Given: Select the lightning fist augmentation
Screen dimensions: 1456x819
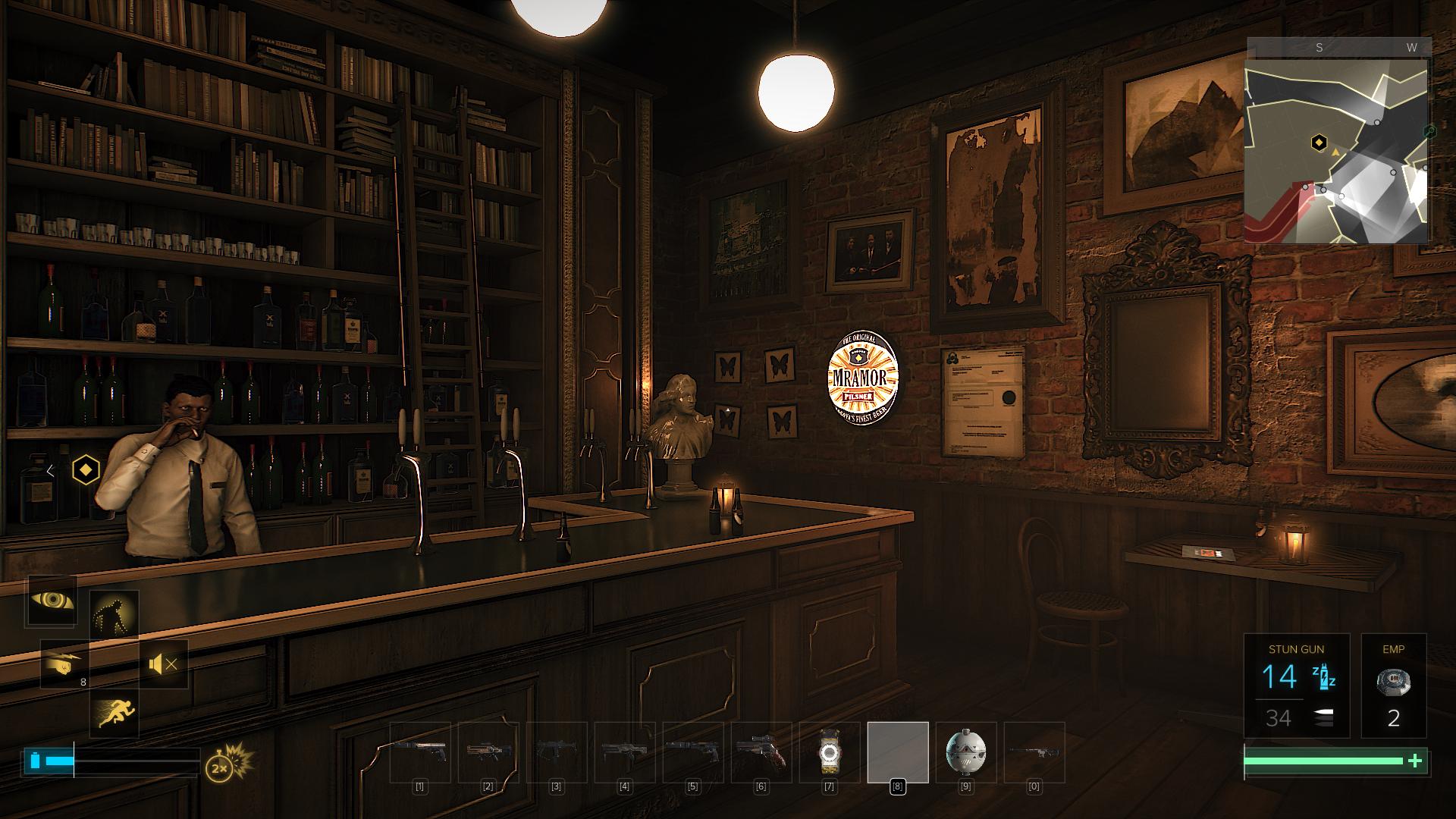Looking at the screenshot, I should click(64, 664).
